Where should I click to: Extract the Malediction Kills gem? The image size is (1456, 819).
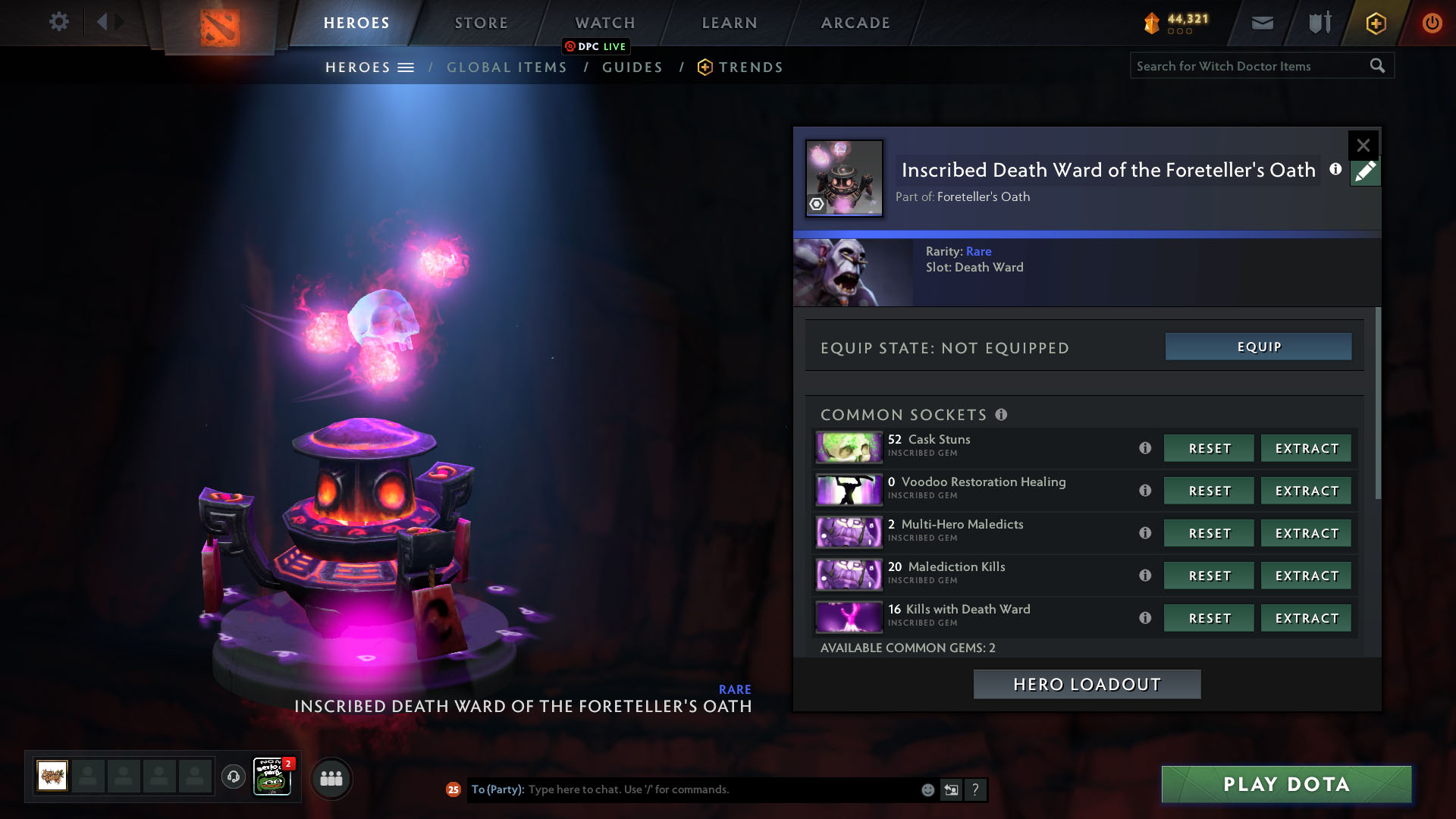point(1306,576)
